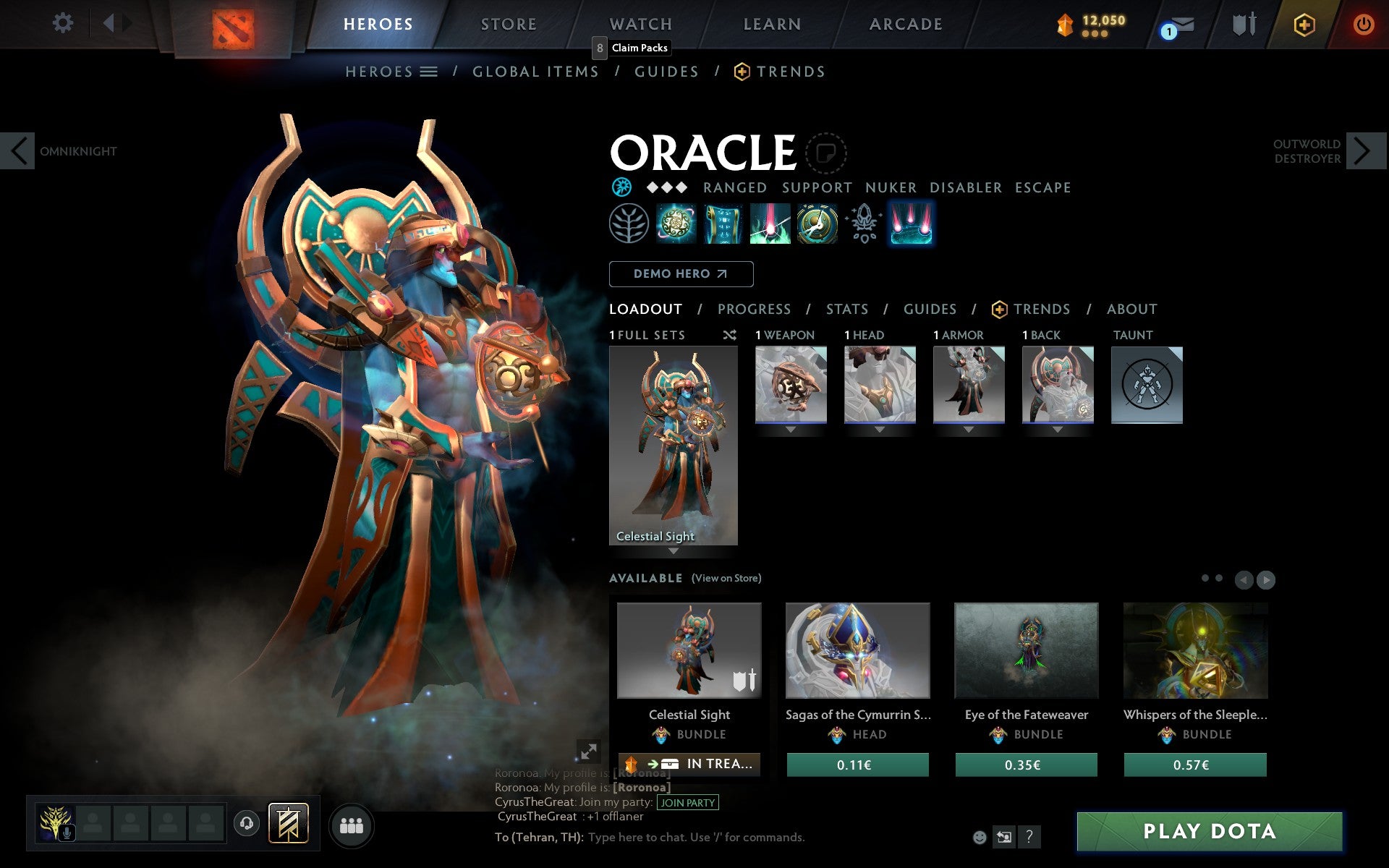The height and width of the screenshot is (868, 1389).
Task: Open the Settings gear icon
Action: click(x=64, y=23)
